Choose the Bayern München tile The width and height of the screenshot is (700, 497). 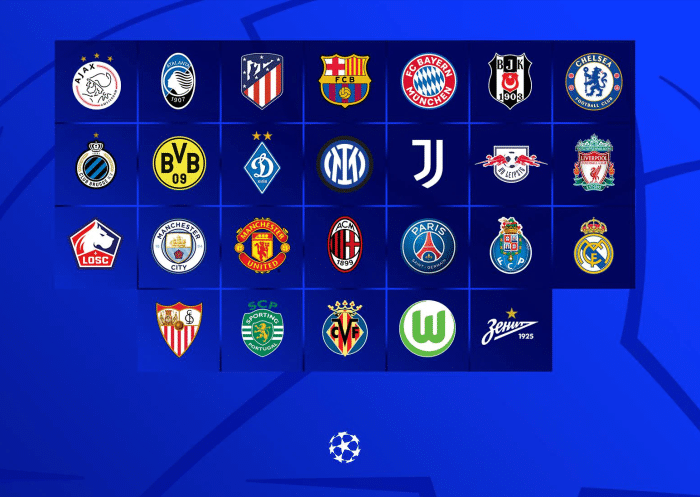pos(428,82)
